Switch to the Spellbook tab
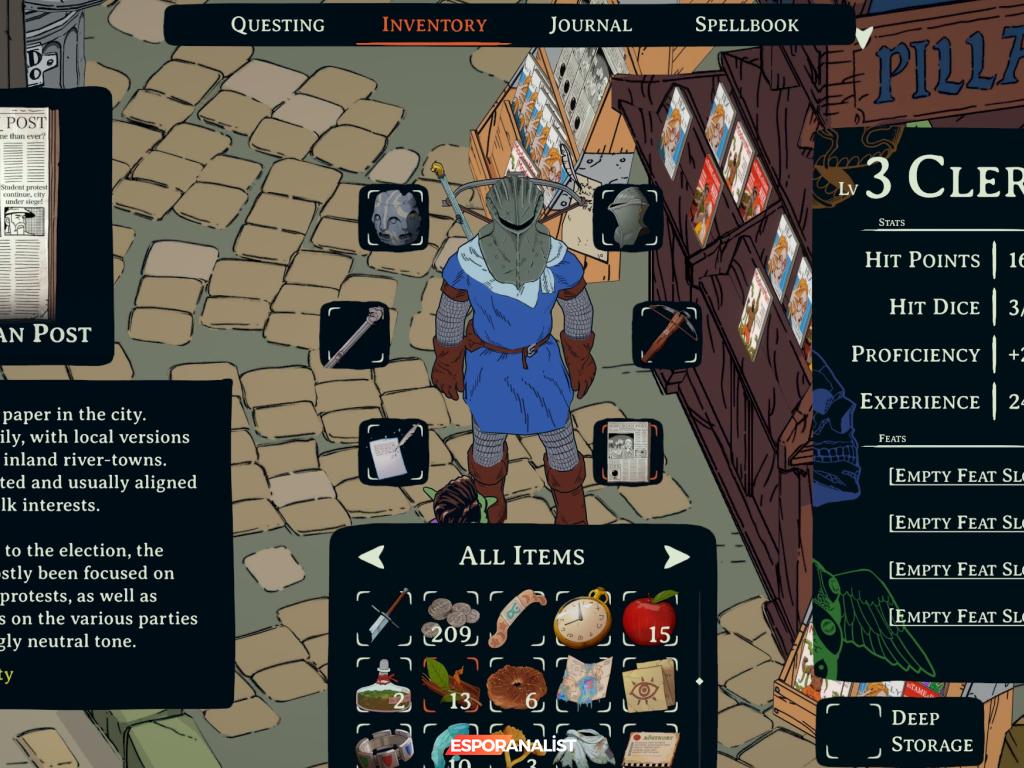The height and width of the screenshot is (768, 1024). (x=747, y=25)
